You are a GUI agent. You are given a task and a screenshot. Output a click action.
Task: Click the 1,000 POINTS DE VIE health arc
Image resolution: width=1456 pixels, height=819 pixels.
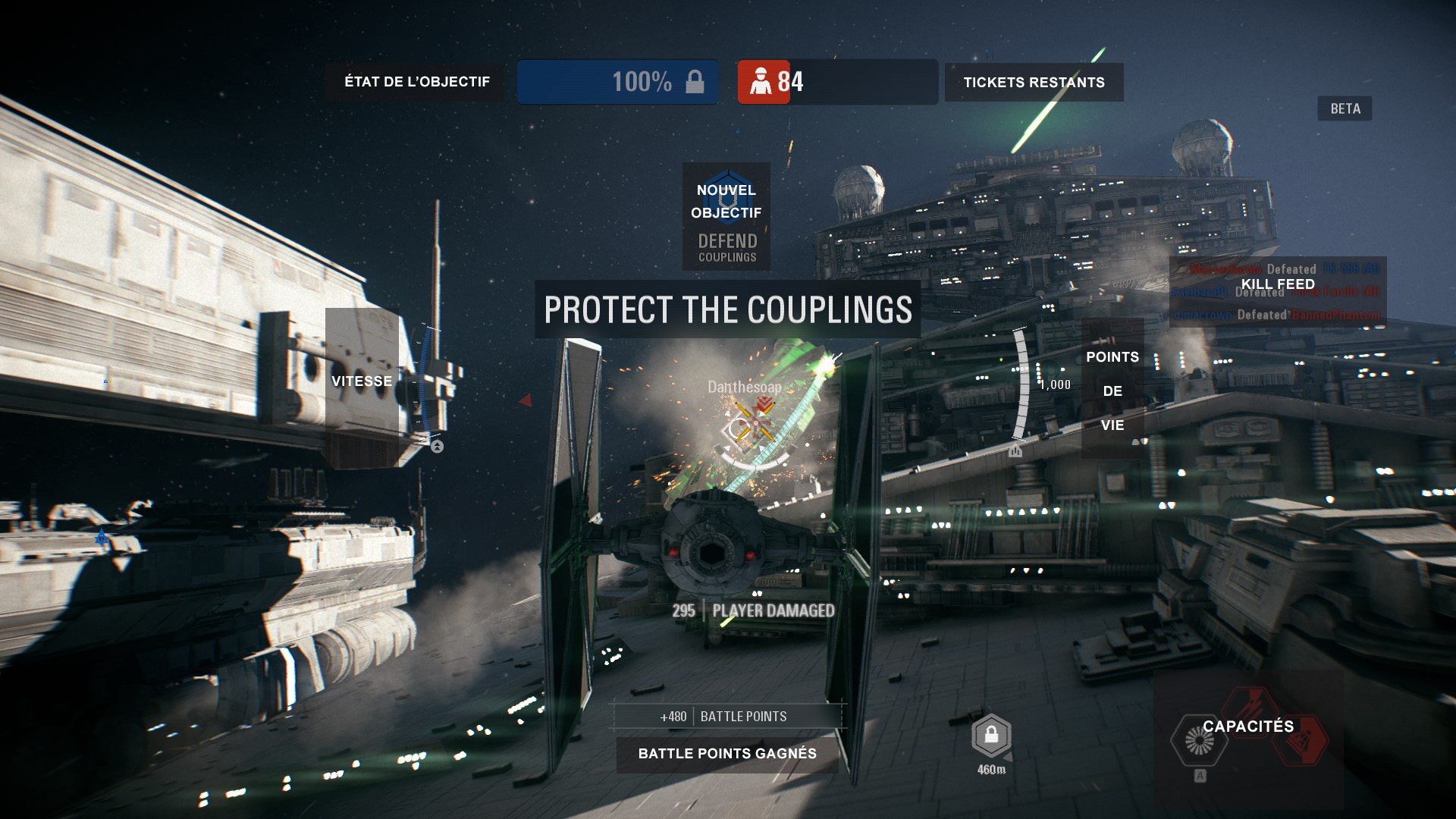click(1024, 384)
